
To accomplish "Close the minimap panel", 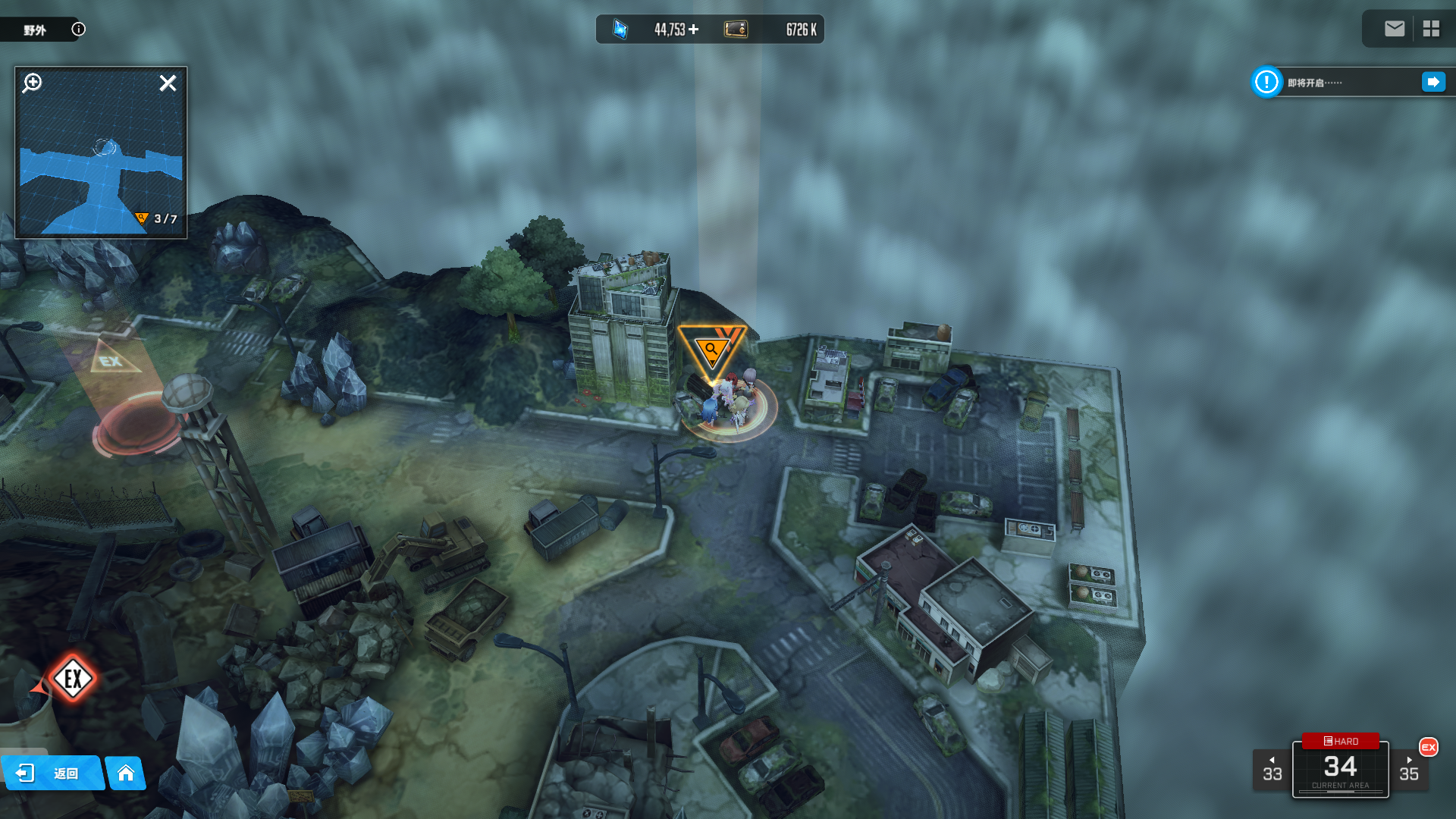I will (x=168, y=83).
